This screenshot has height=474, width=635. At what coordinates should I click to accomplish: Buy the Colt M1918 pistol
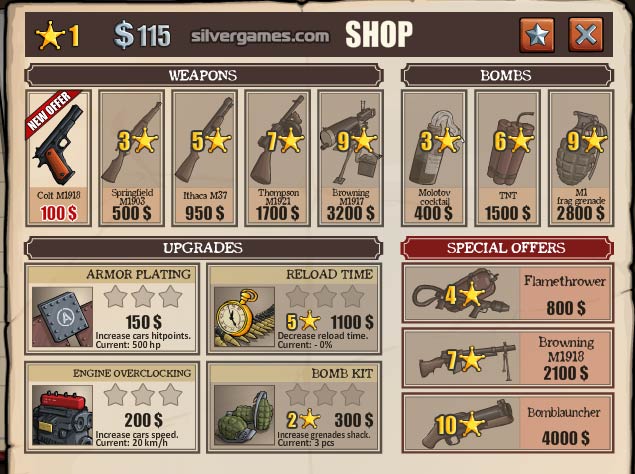[x=57, y=158]
